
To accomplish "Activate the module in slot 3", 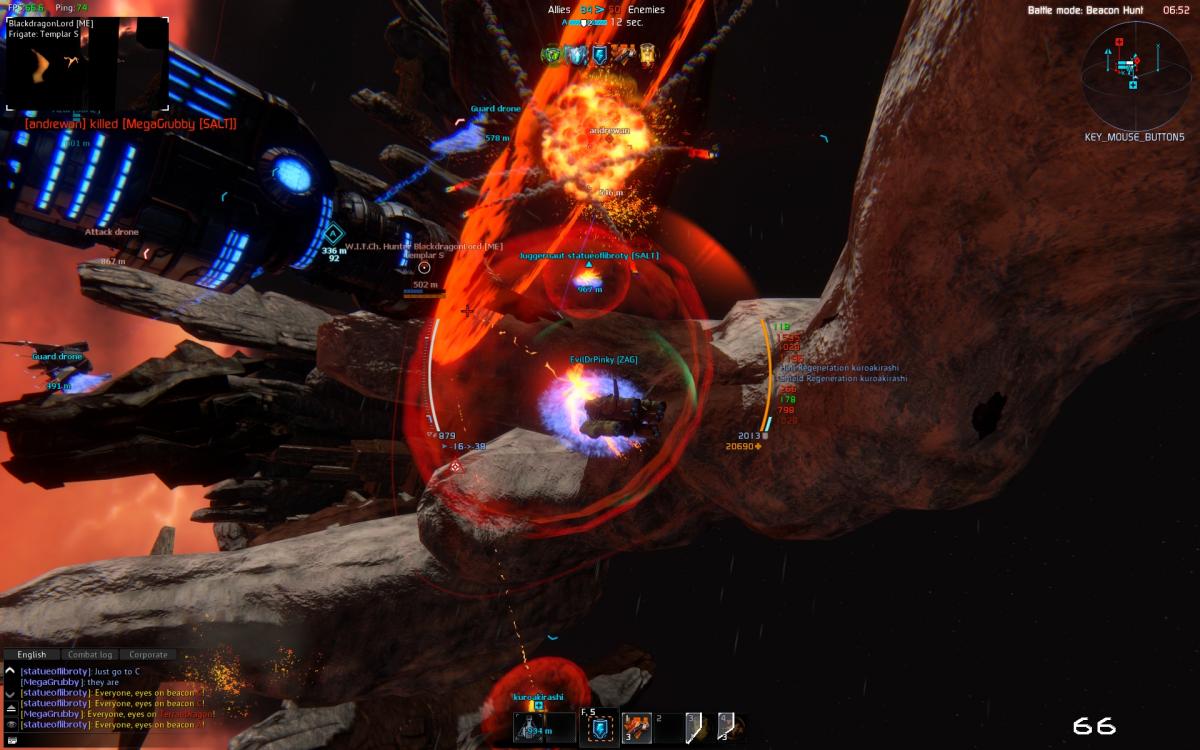I will 693,729.
